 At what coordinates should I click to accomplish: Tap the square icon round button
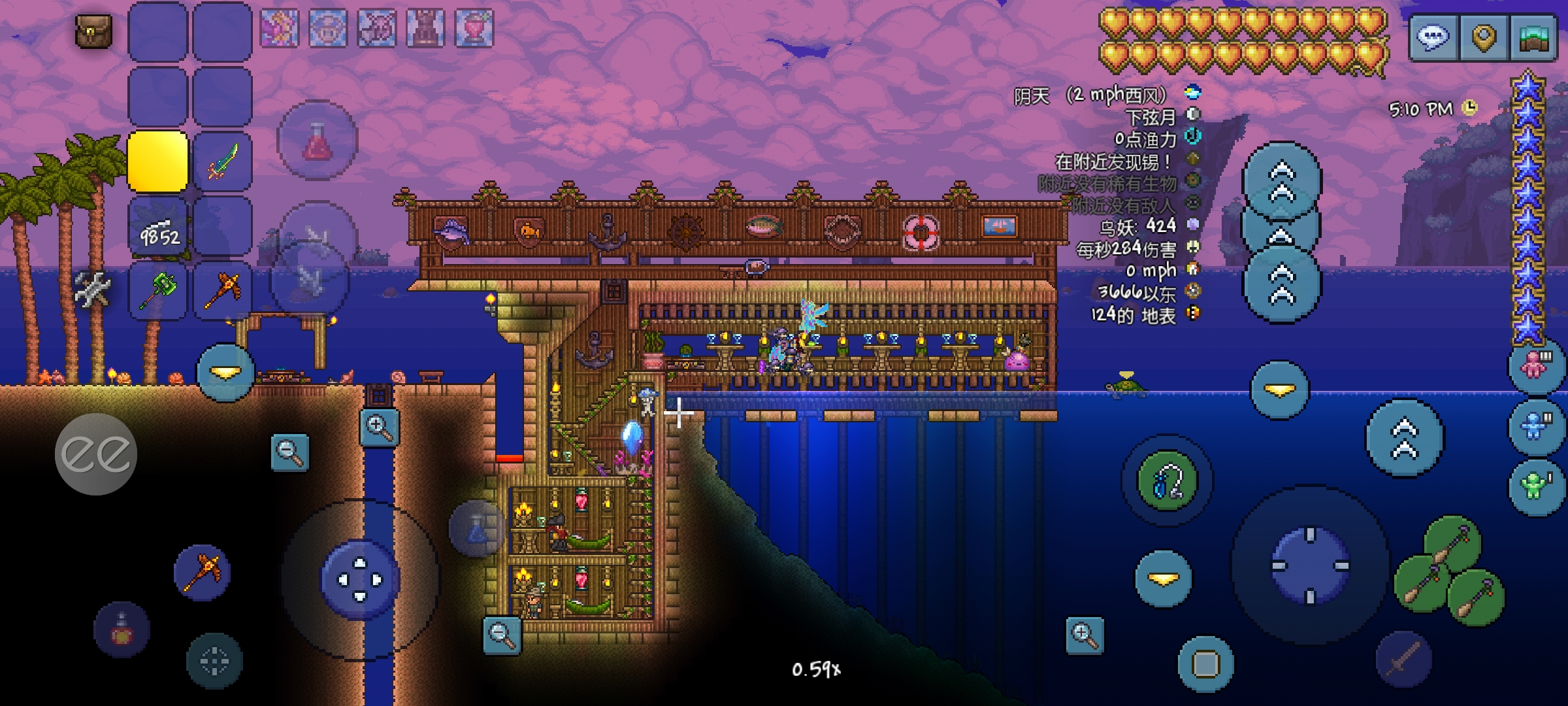coord(1205,664)
